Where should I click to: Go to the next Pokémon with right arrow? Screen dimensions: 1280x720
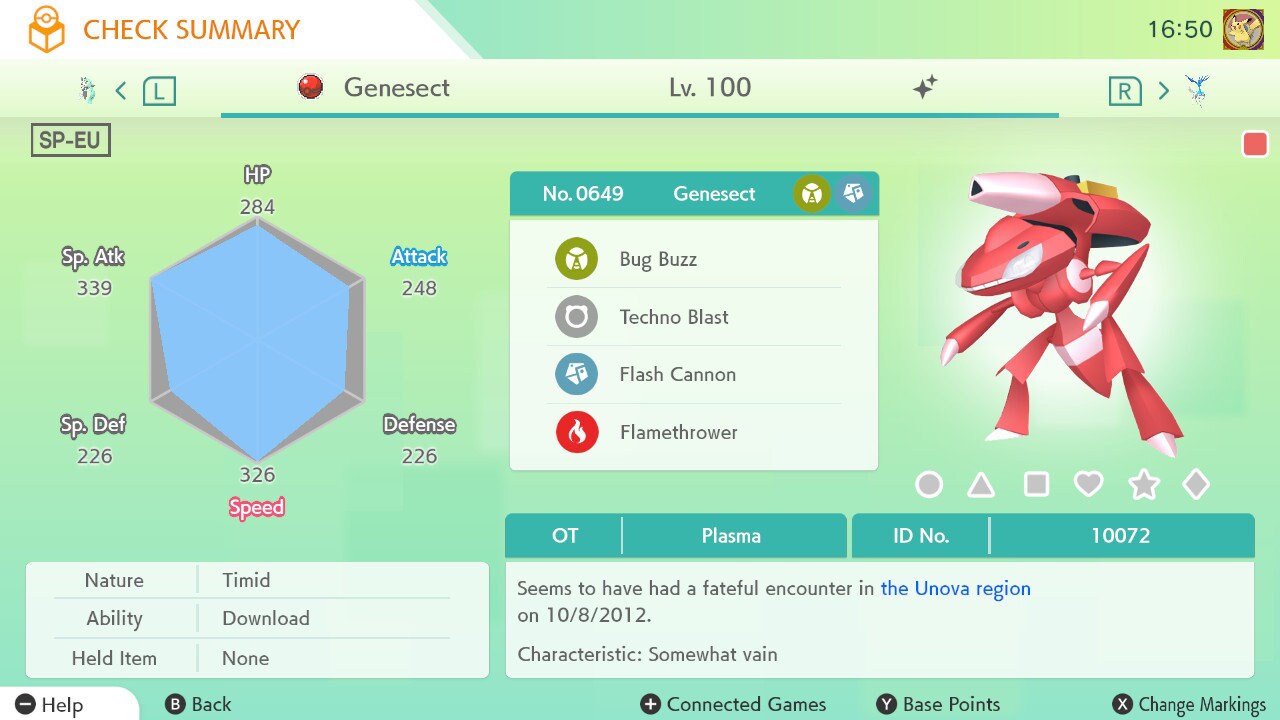coord(1163,91)
